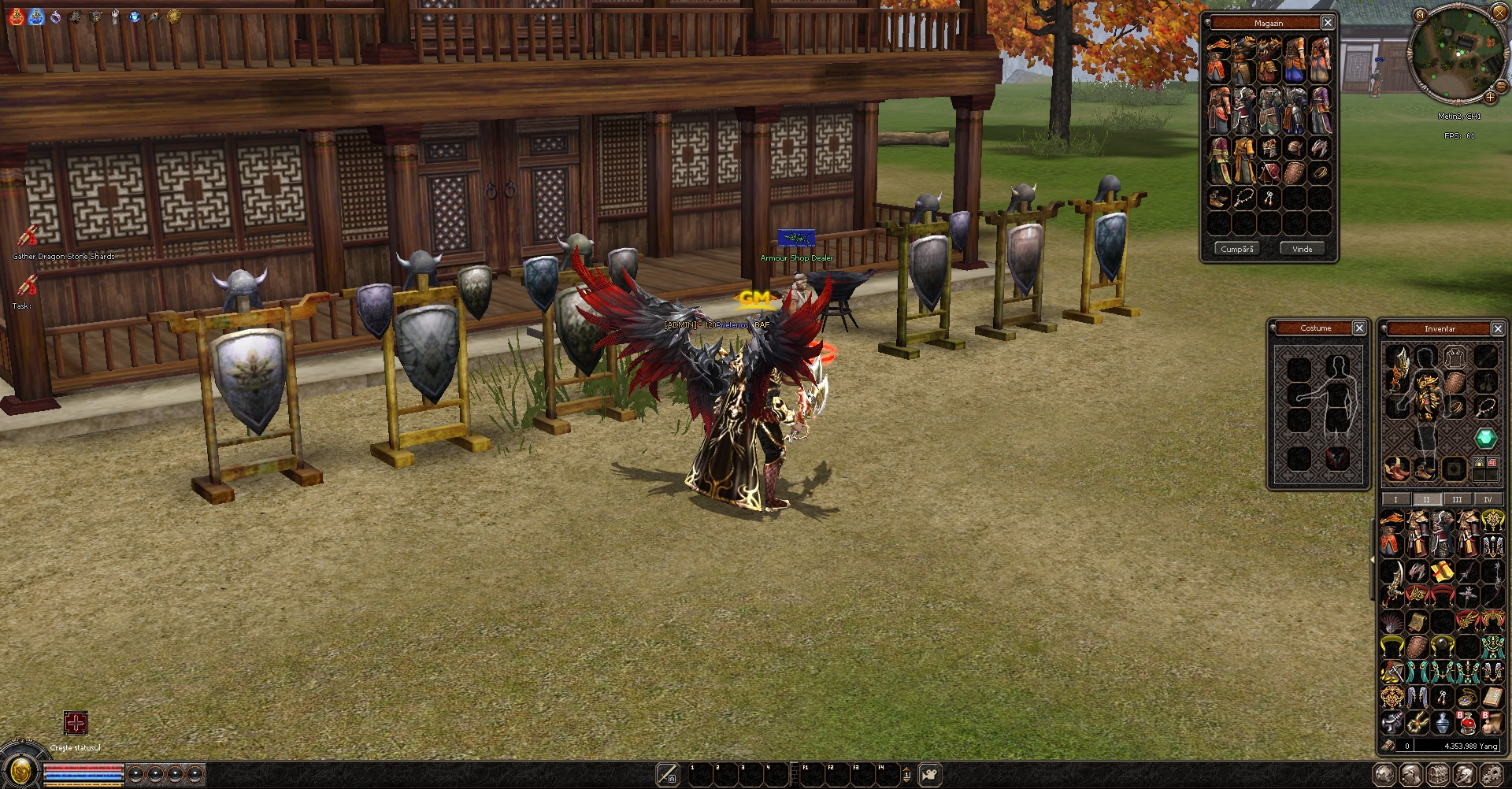
Task: Click the Cumpără buy button
Action: 1236,249
